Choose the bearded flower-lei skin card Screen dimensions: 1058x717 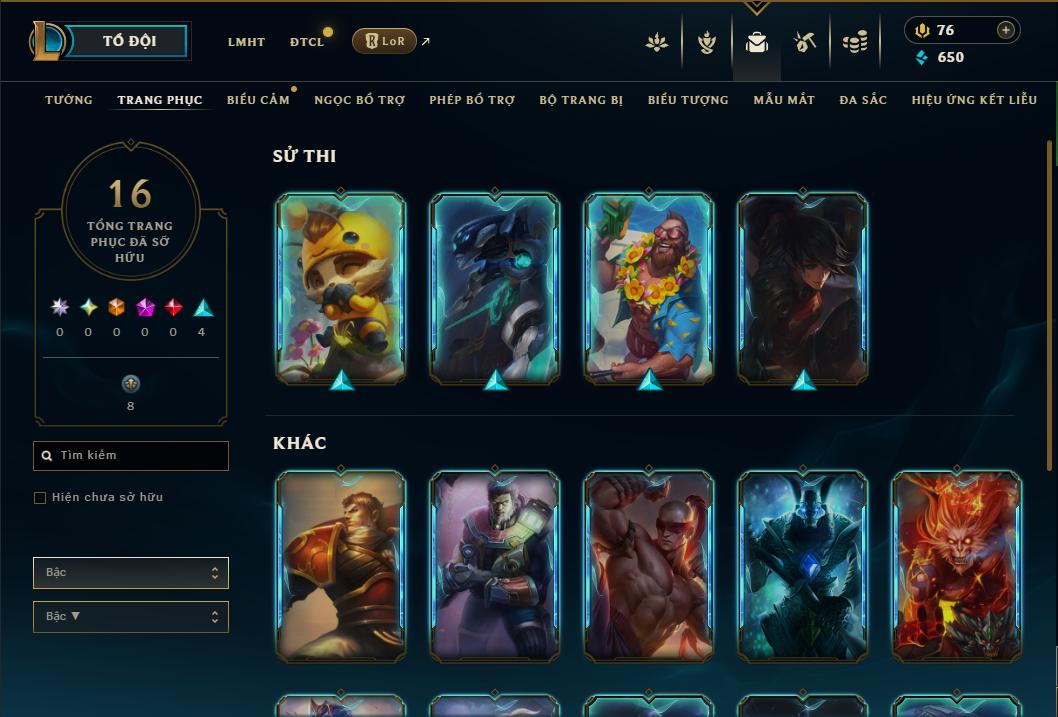[x=649, y=287]
